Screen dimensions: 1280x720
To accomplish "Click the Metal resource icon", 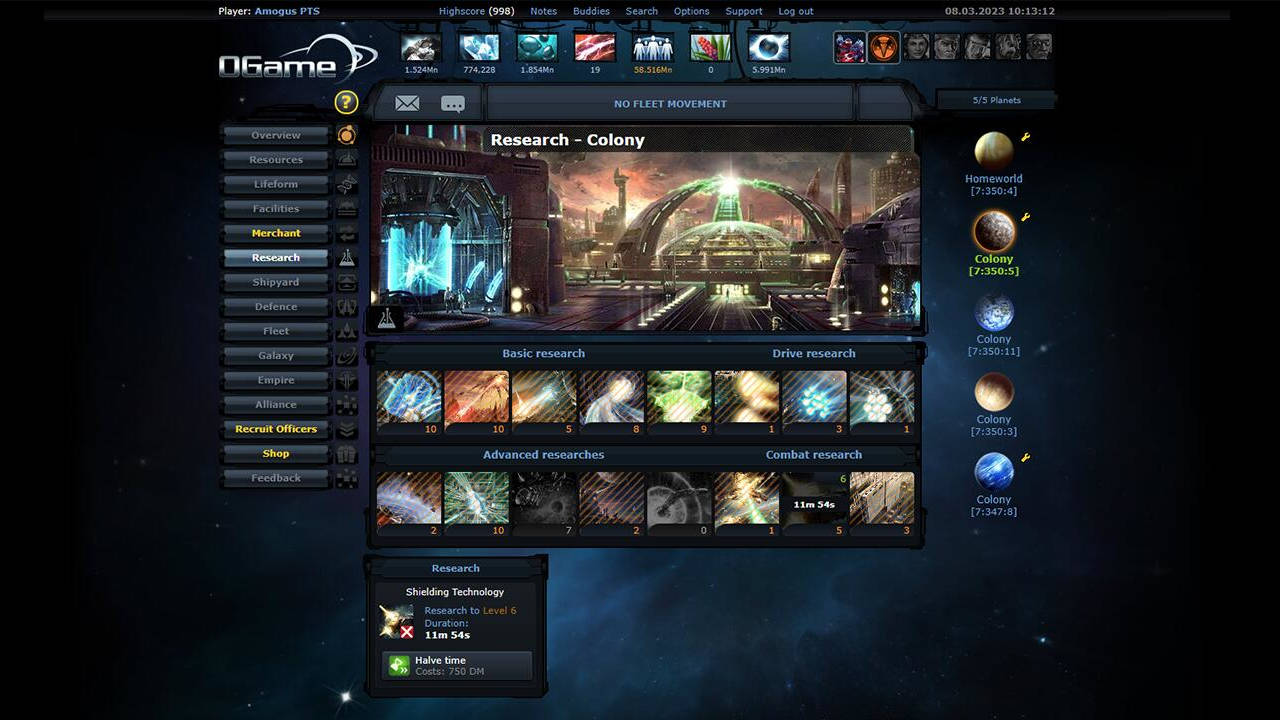I will coord(419,46).
